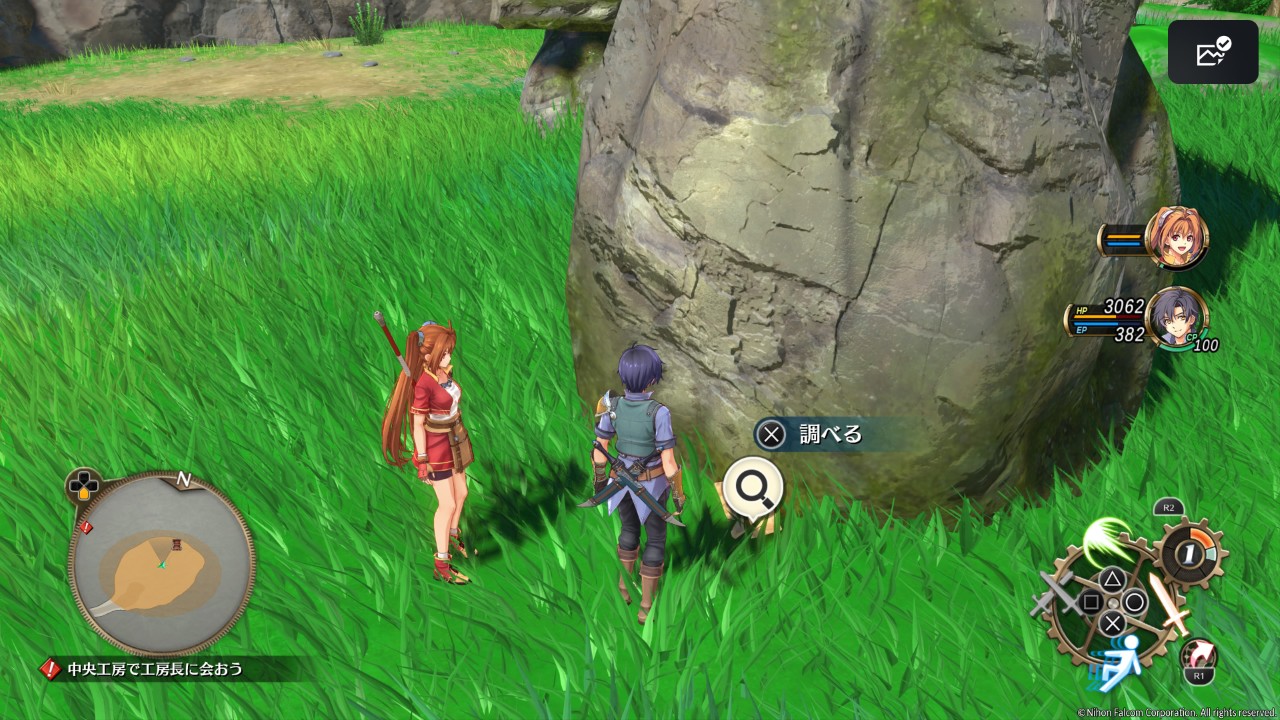Select Estelle's party portrait

click(1176, 238)
